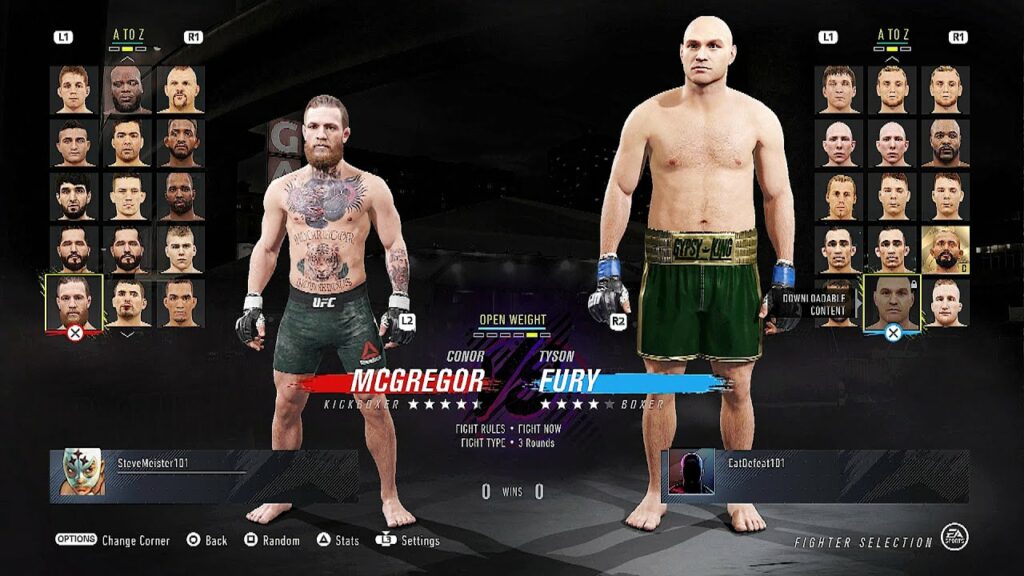Change the left roster's A TO Z sorting
1024x576 pixels.
coord(128,35)
